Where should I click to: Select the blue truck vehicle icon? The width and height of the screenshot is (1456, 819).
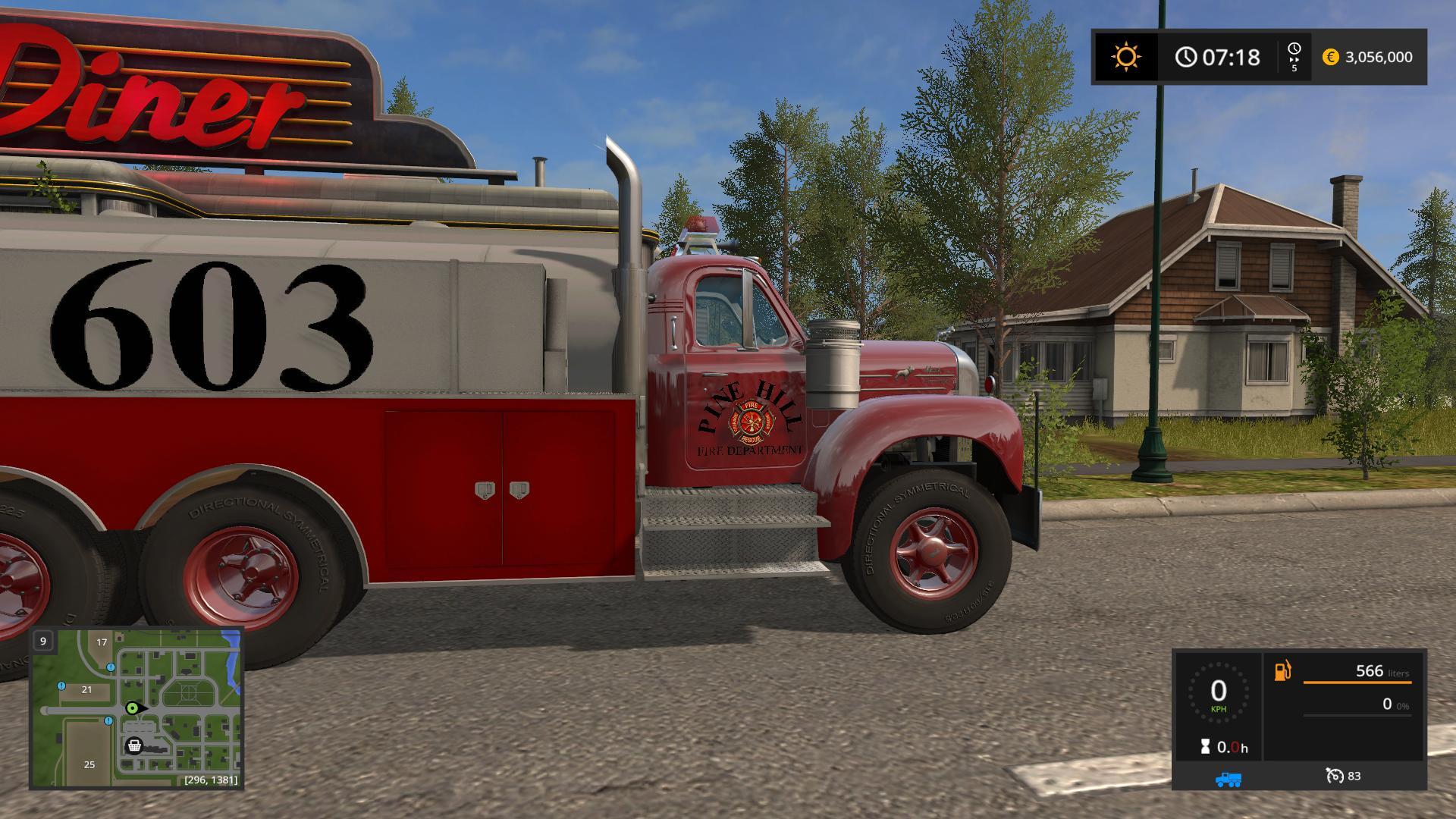point(1228,779)
